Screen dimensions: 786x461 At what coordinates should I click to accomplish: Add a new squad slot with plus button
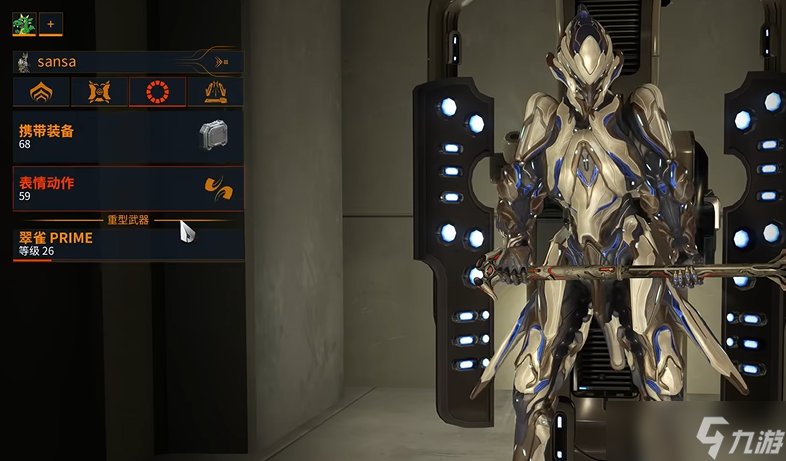51,22
